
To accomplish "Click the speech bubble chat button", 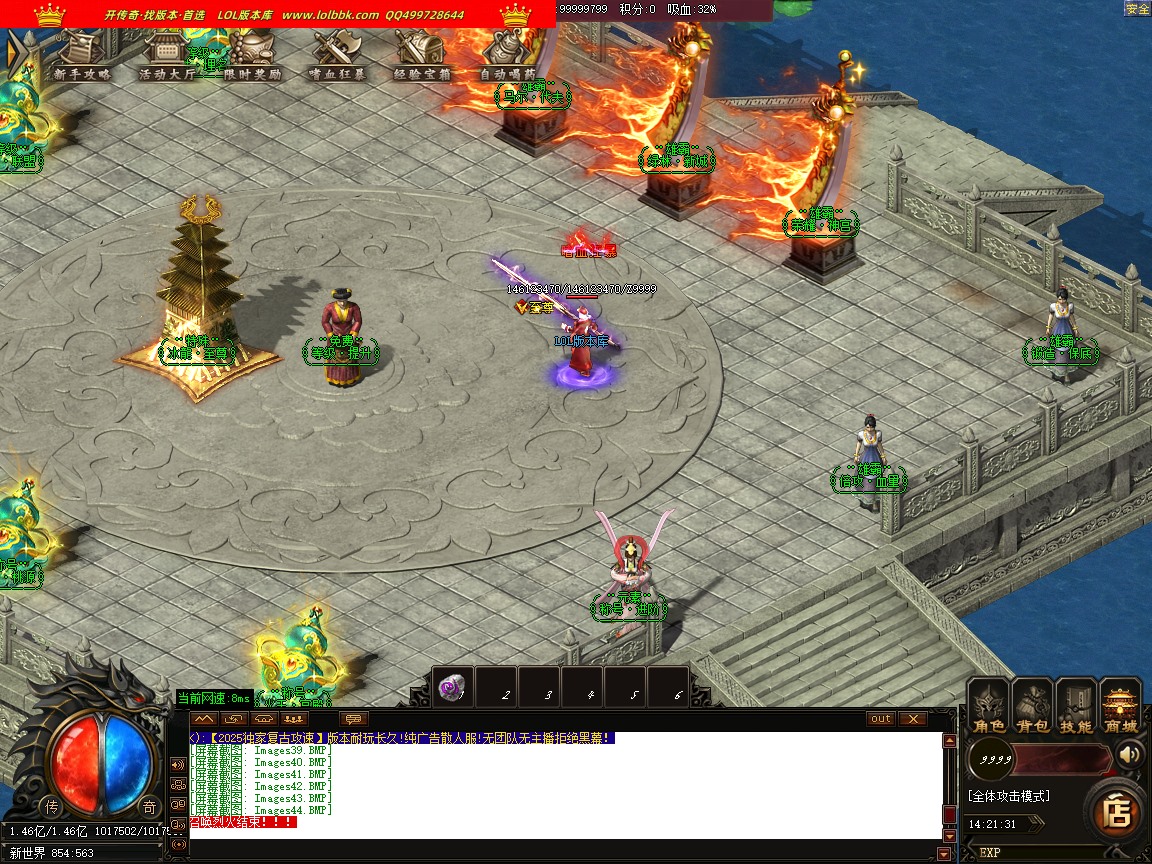I will point(354,719).
